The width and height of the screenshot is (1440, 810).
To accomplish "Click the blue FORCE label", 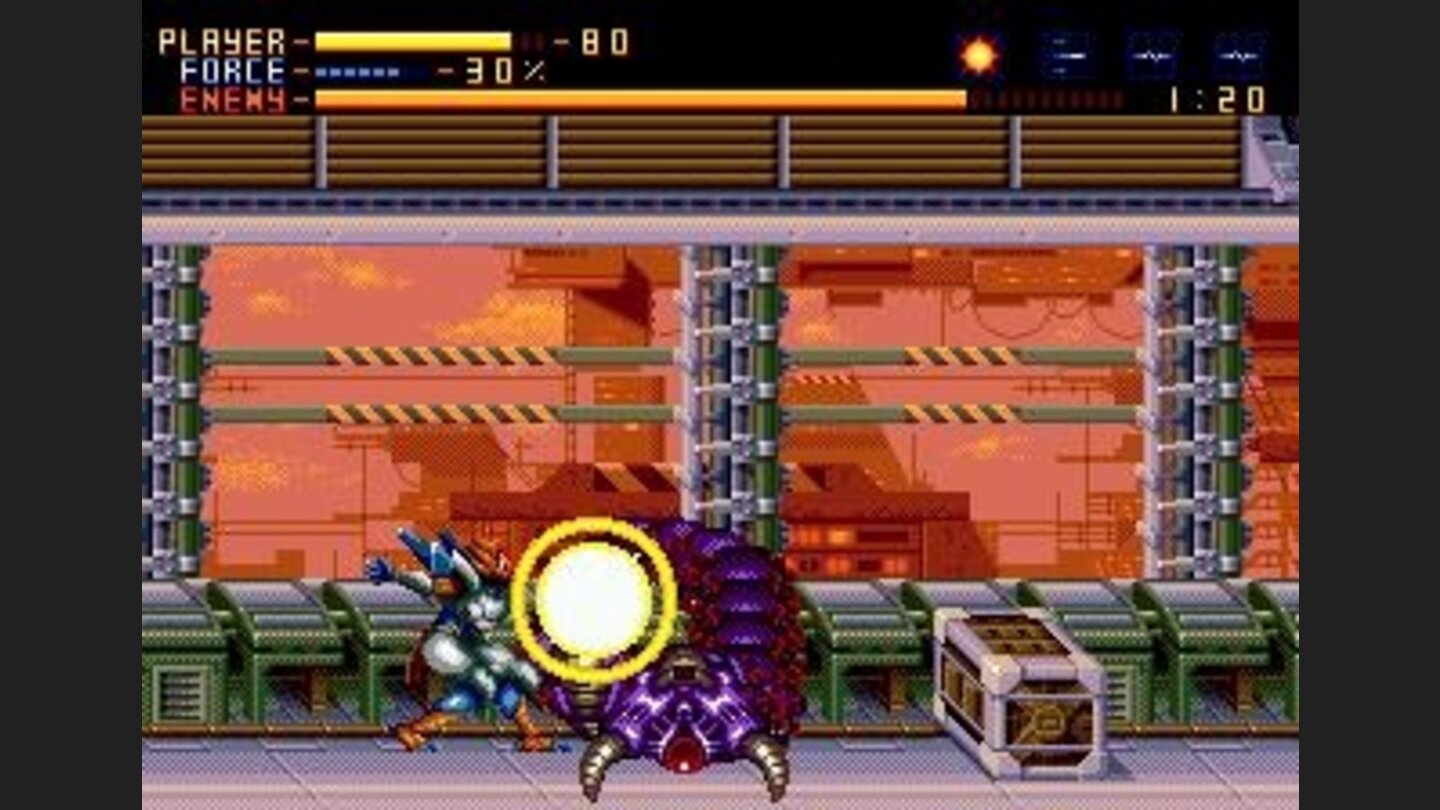I will click(x=232, y=70).
